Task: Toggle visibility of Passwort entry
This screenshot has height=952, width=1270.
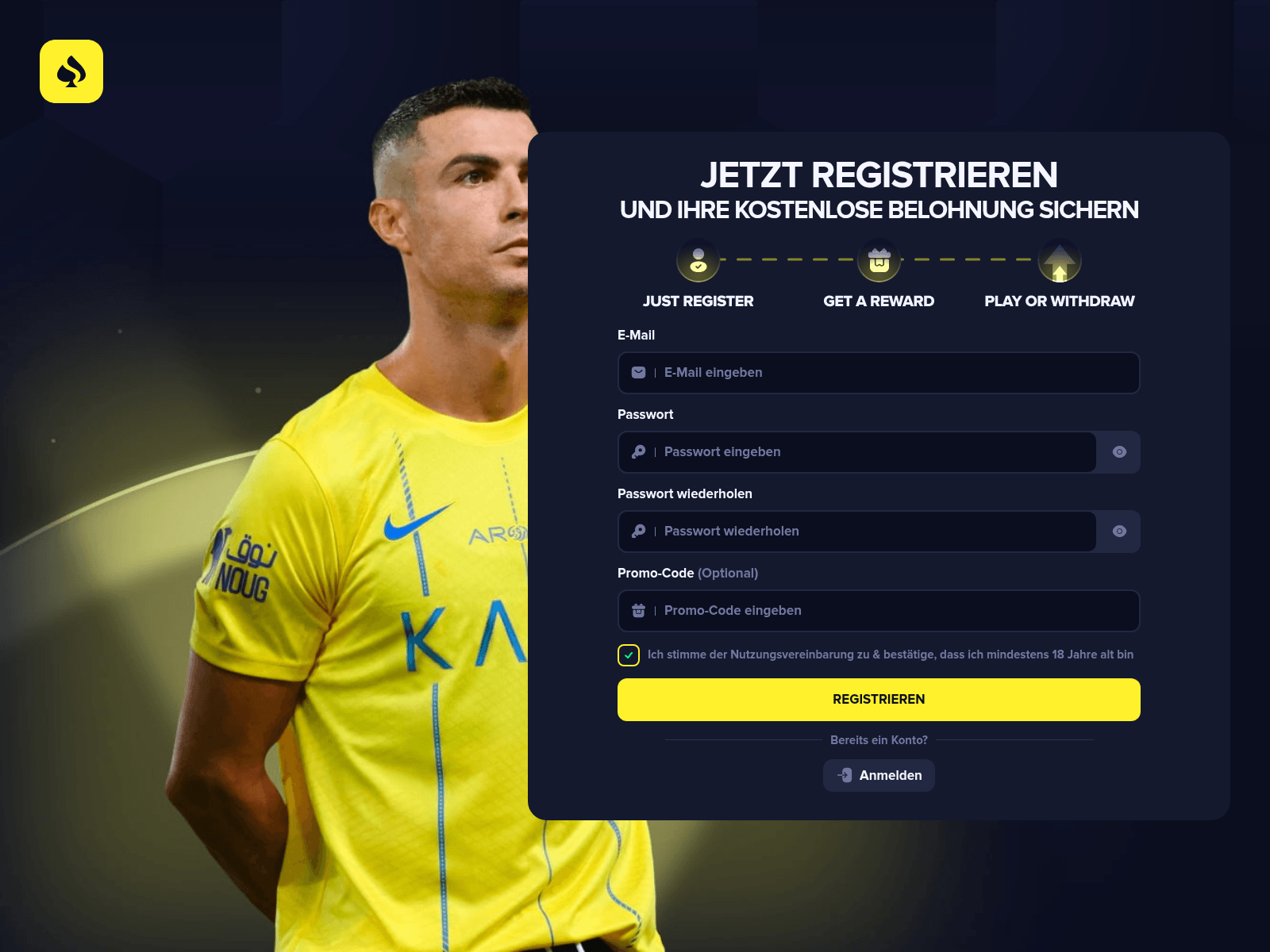Action: 1118,452
